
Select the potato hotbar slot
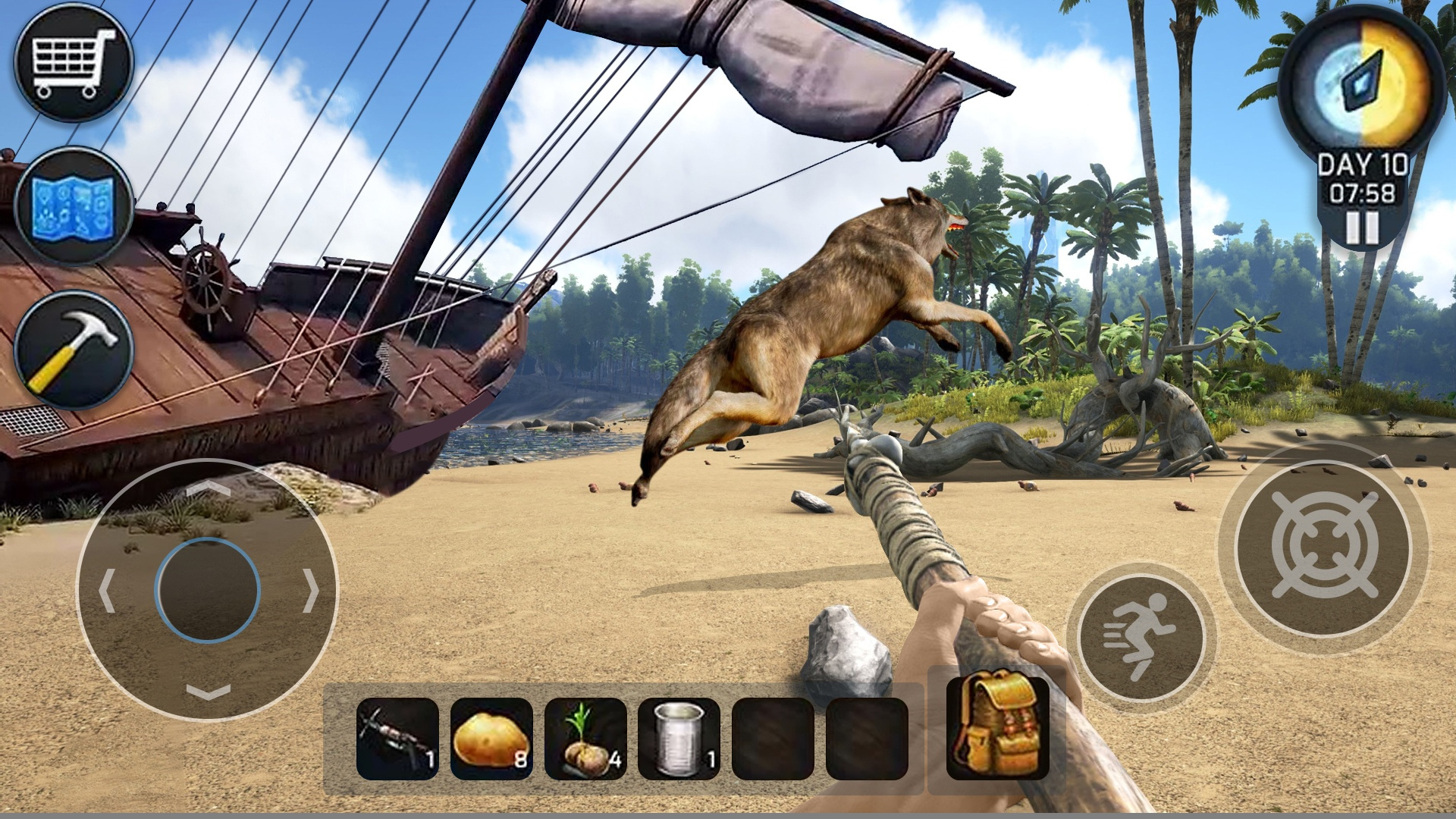click(491, 739)
